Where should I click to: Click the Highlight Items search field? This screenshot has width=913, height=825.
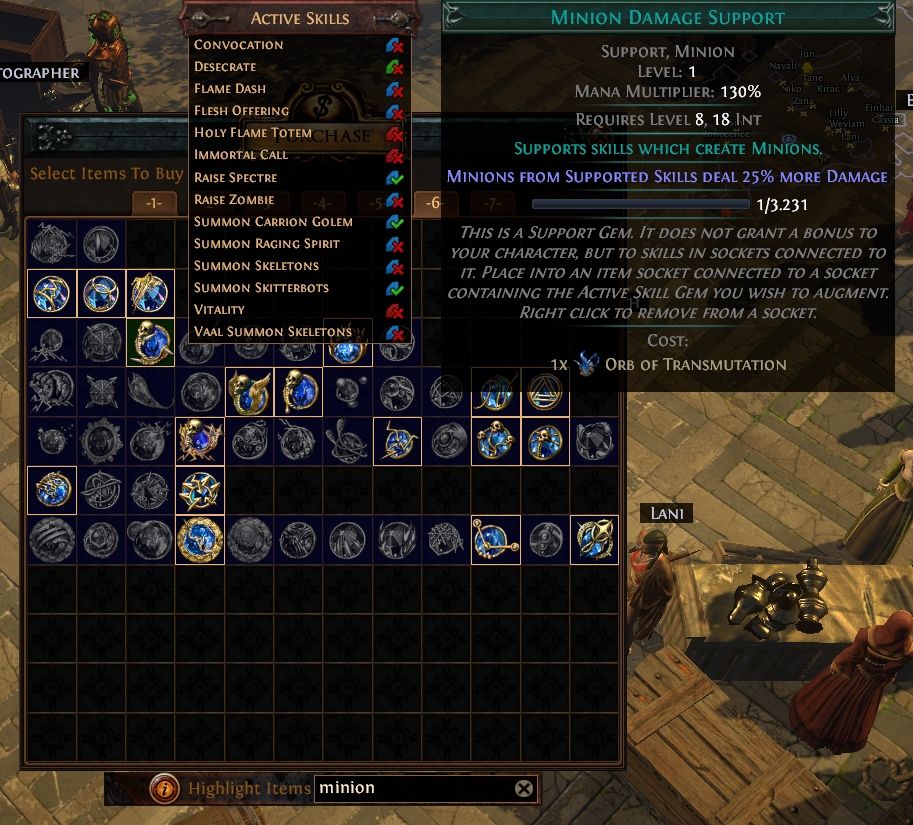pyautogui.click(x=415, y=788)
